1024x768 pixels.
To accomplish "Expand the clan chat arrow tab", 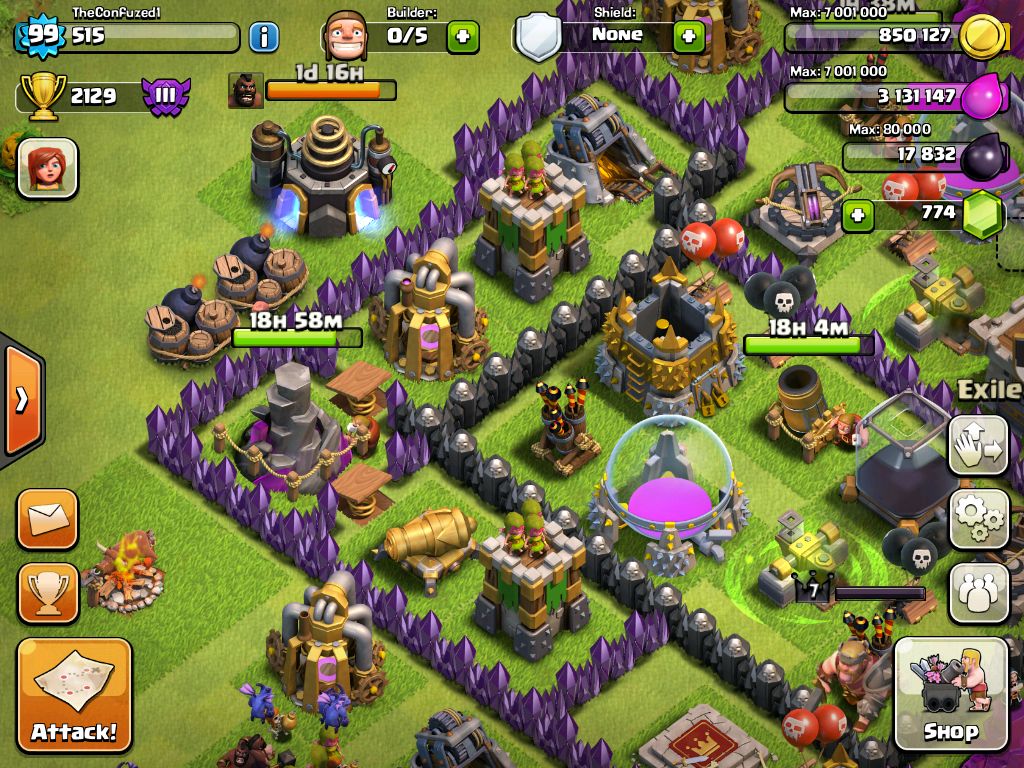I will point(21,400).
